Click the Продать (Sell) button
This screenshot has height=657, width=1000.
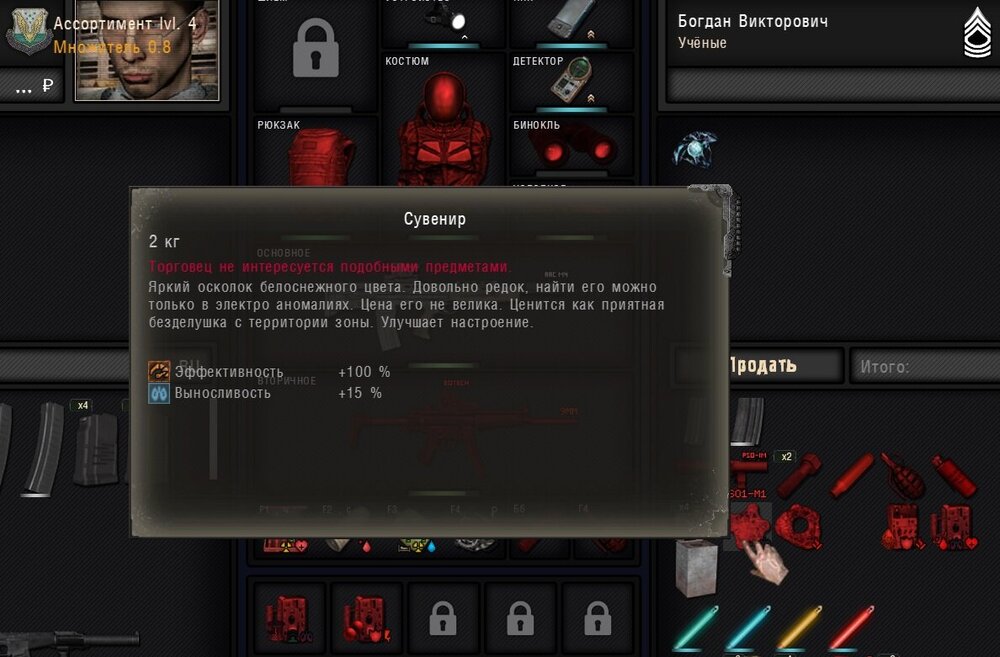(761, 365)
